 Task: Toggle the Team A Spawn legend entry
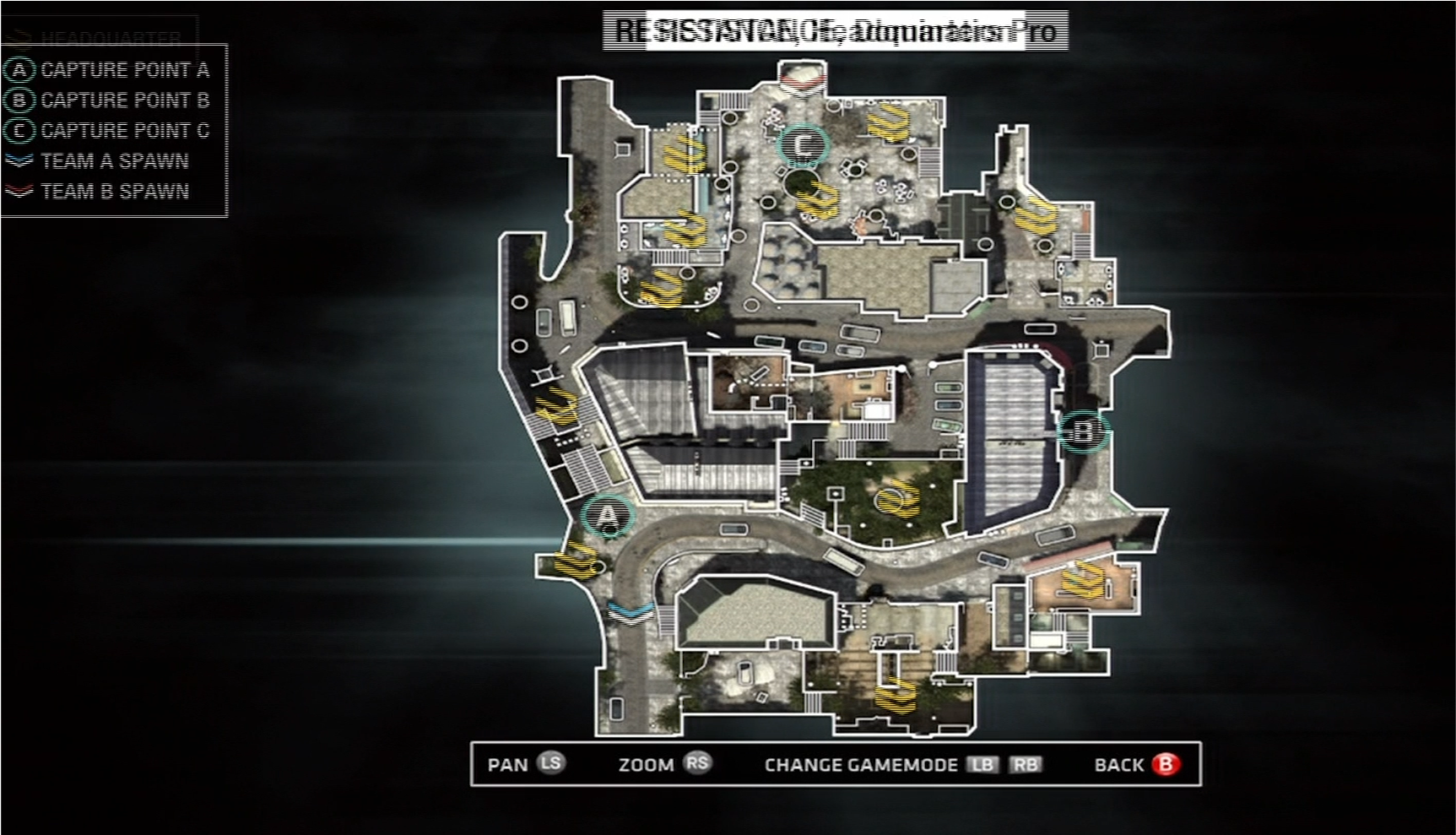[111, 160]
